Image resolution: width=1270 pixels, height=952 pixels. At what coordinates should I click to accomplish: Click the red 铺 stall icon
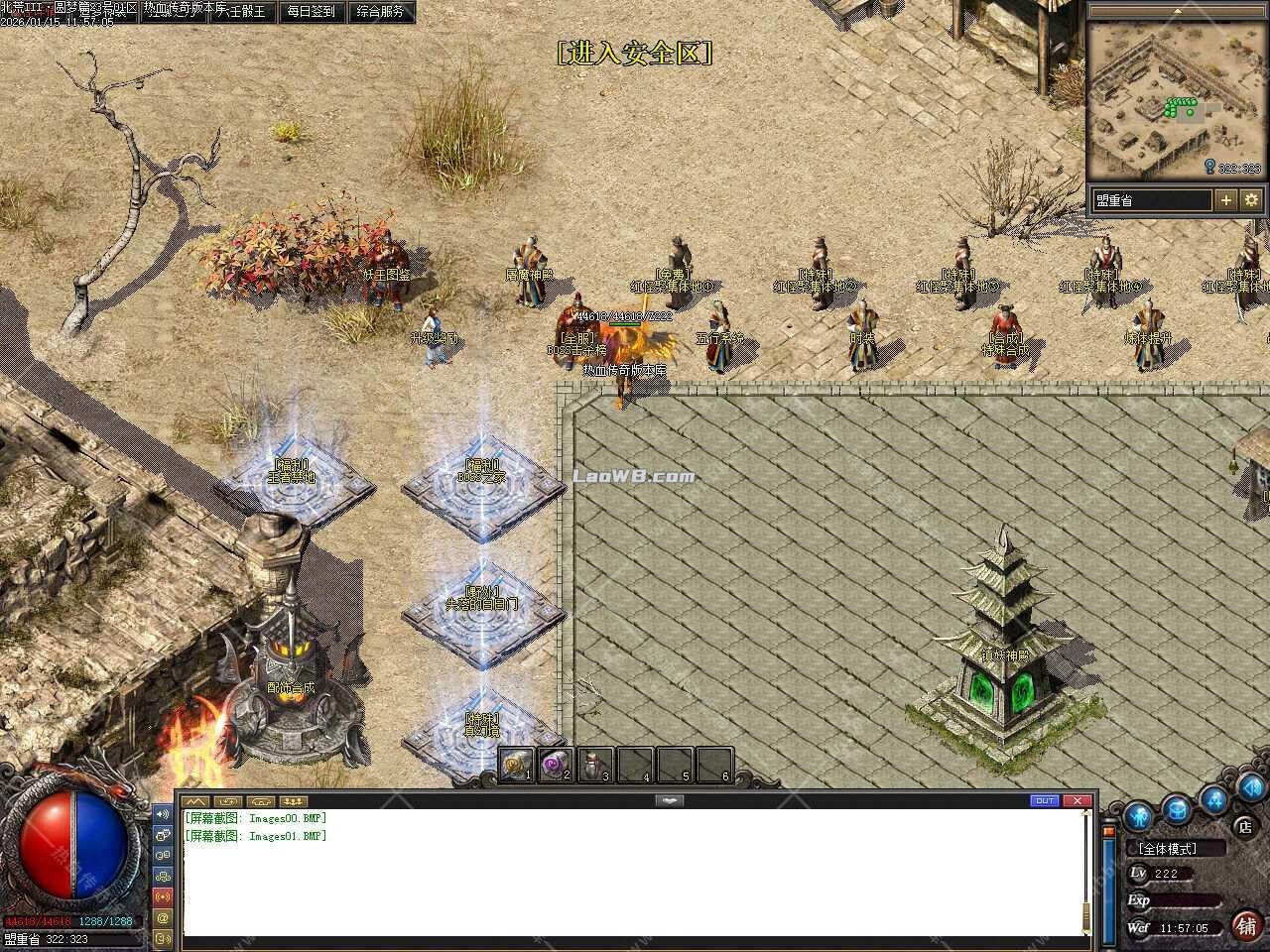pyautogui.click(x=1247, y=925)
